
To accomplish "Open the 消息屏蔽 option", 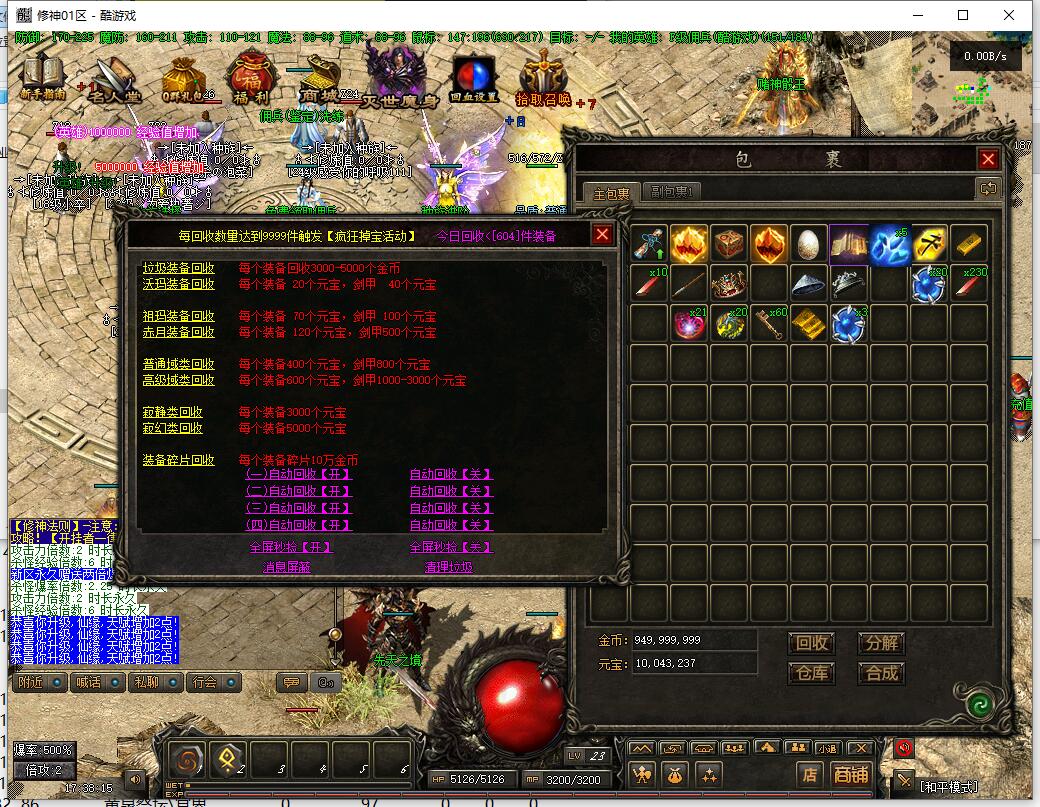I will [x=286, y=567].
